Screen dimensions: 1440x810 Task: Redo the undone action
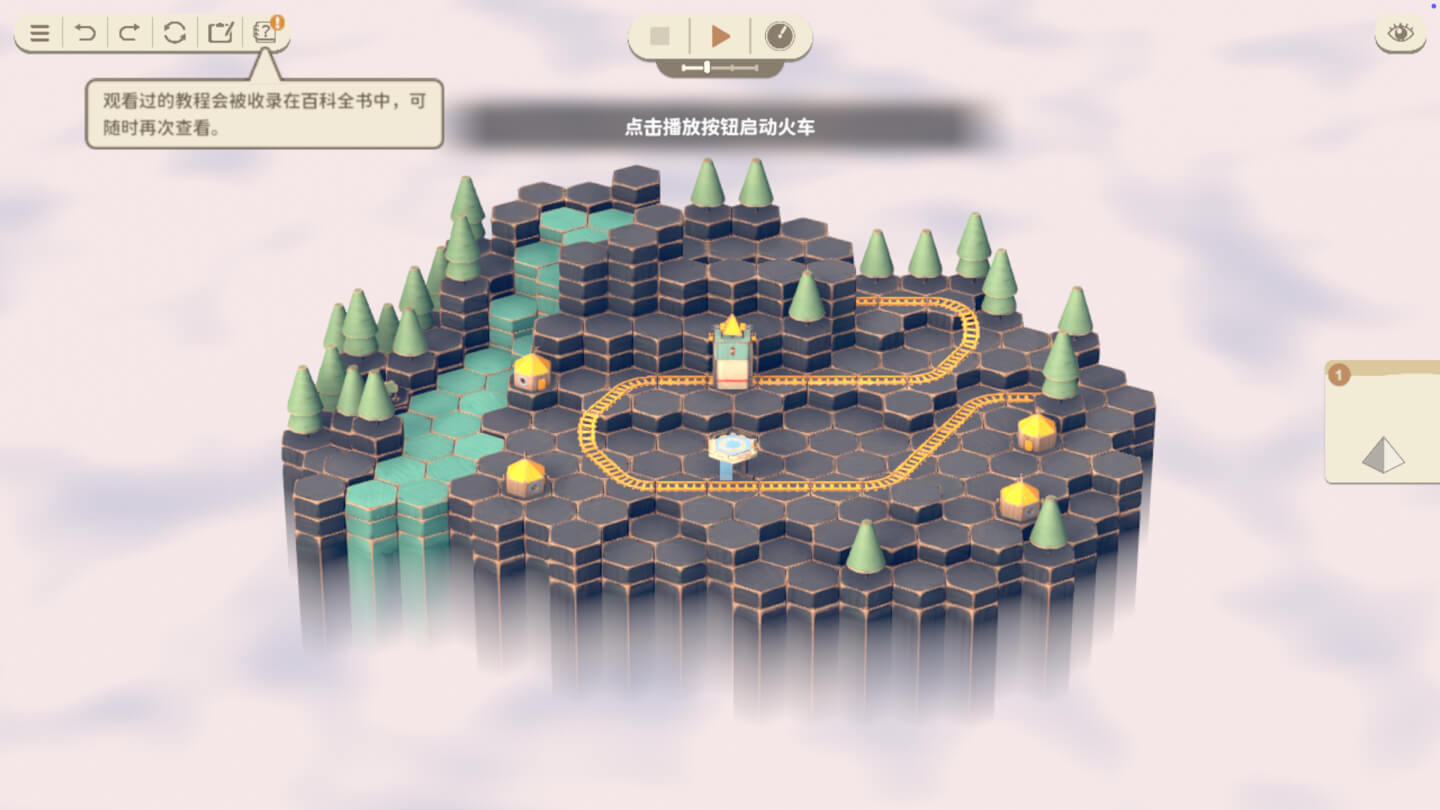click(x=128, y=33)
